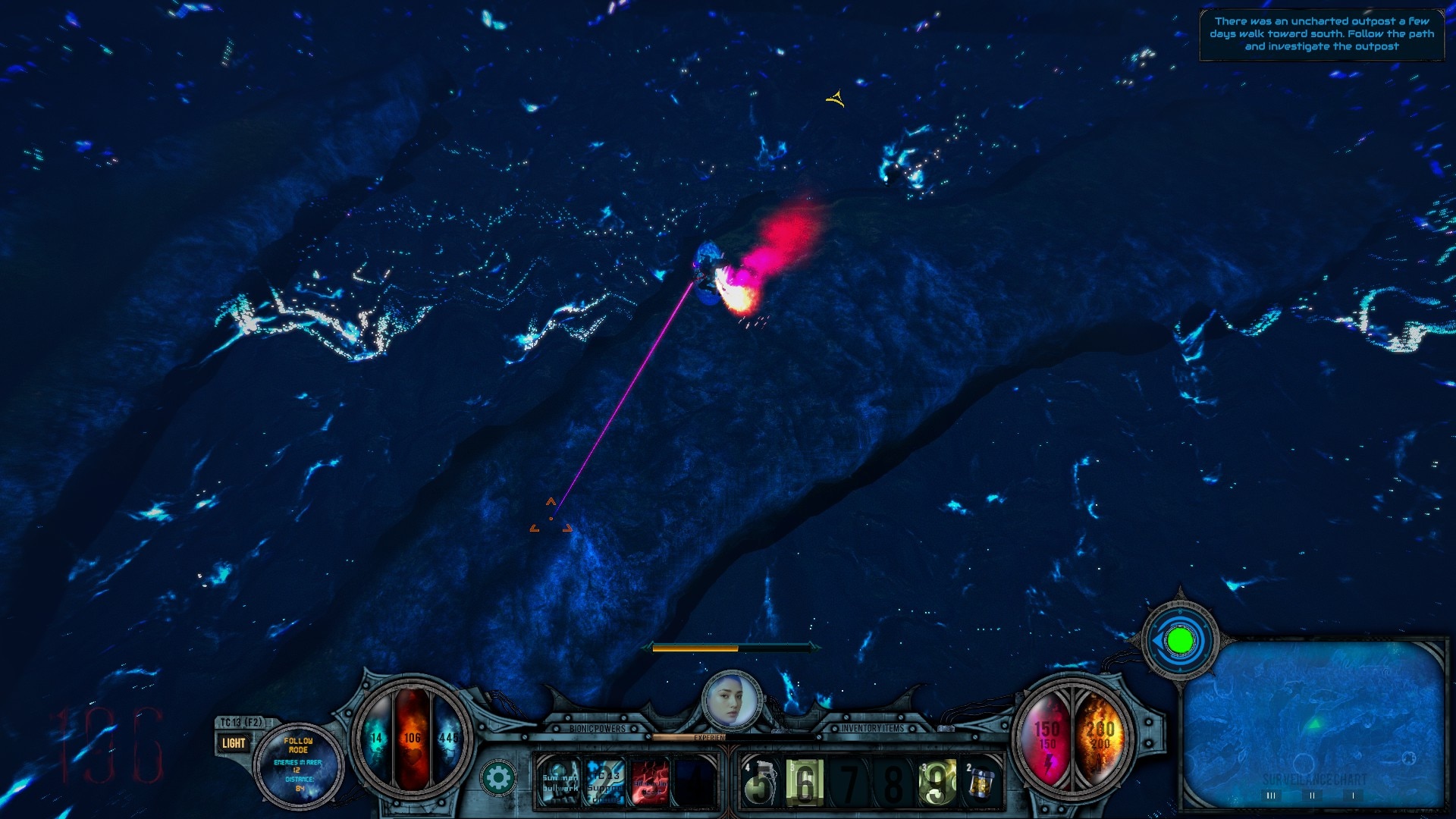
Task: Use the blue canister inventory item
Action: [x=981, y=782]
